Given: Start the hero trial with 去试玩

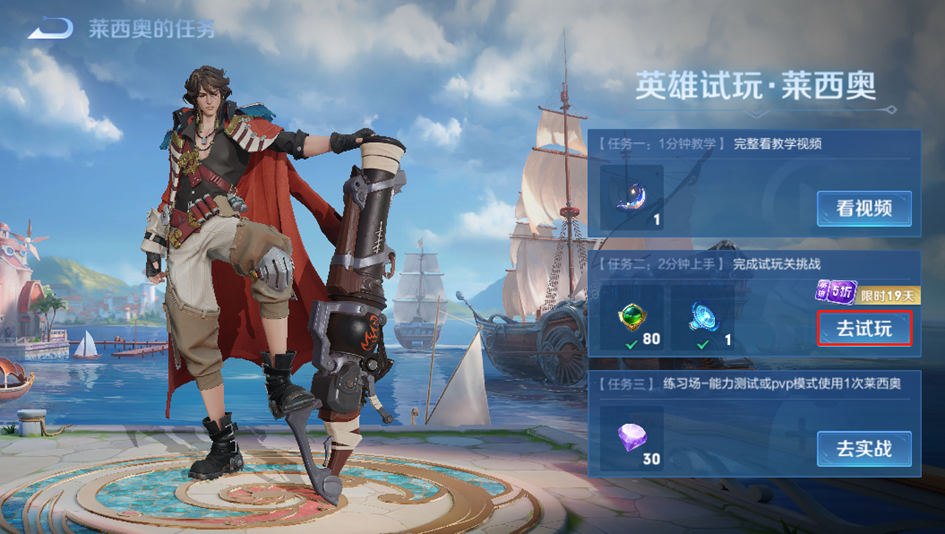Looking at the screenshot, I should click(864, 328).
